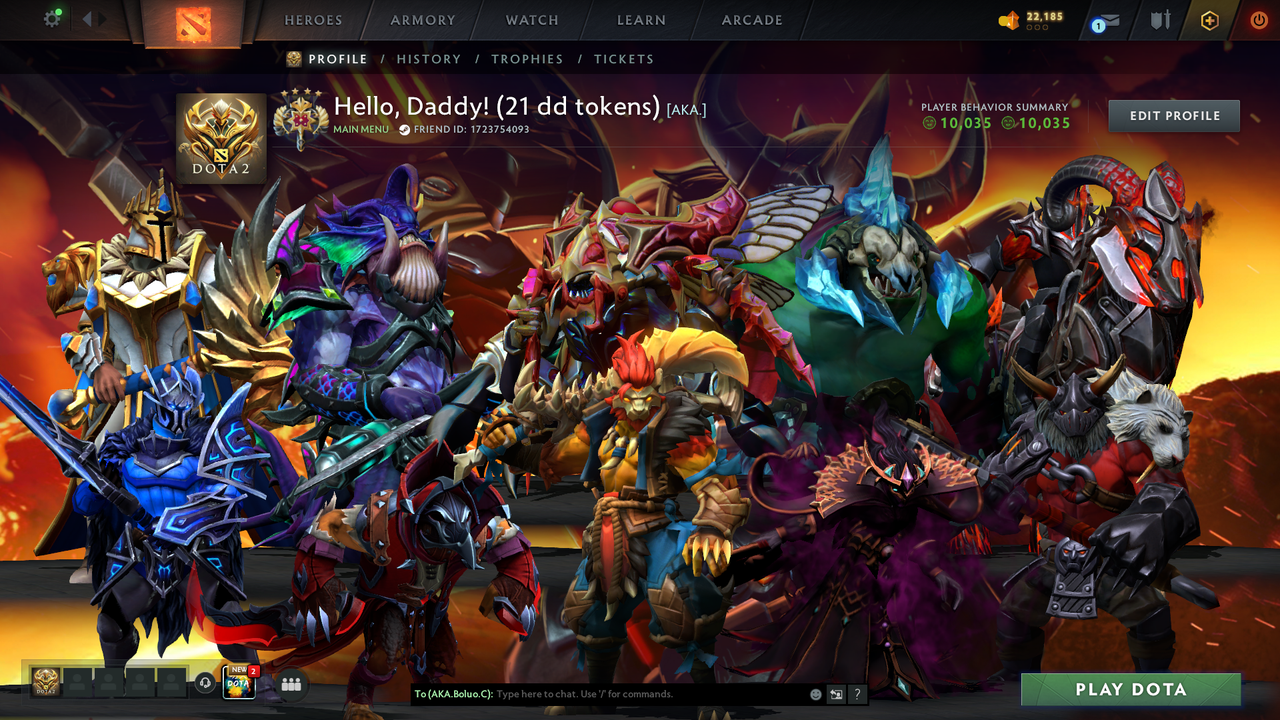Open chat help via the question mark icon
This screenshot has height=720, width=1280.
pos(856,693)
